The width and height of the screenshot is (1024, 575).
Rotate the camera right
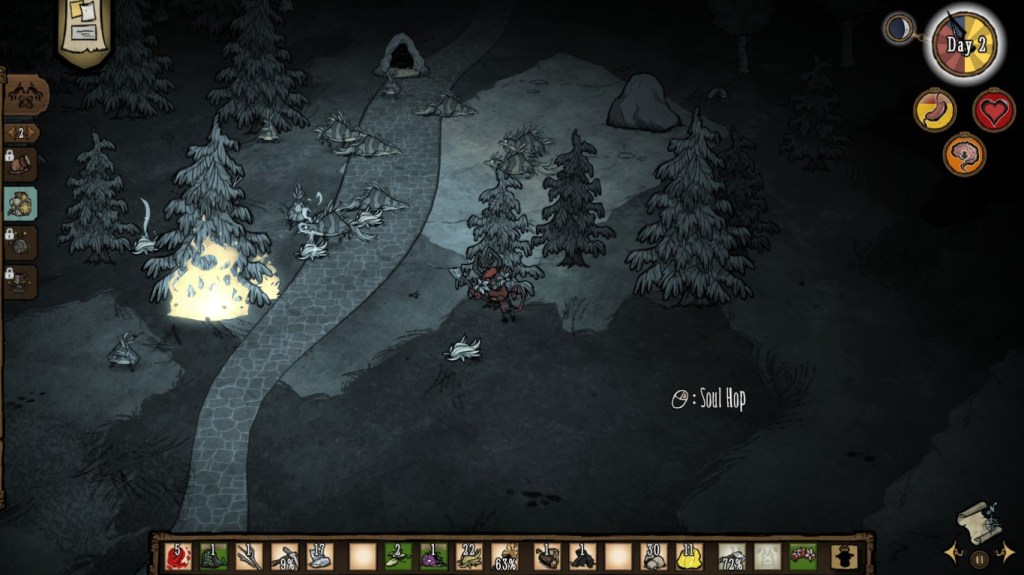click(1007, 552)
